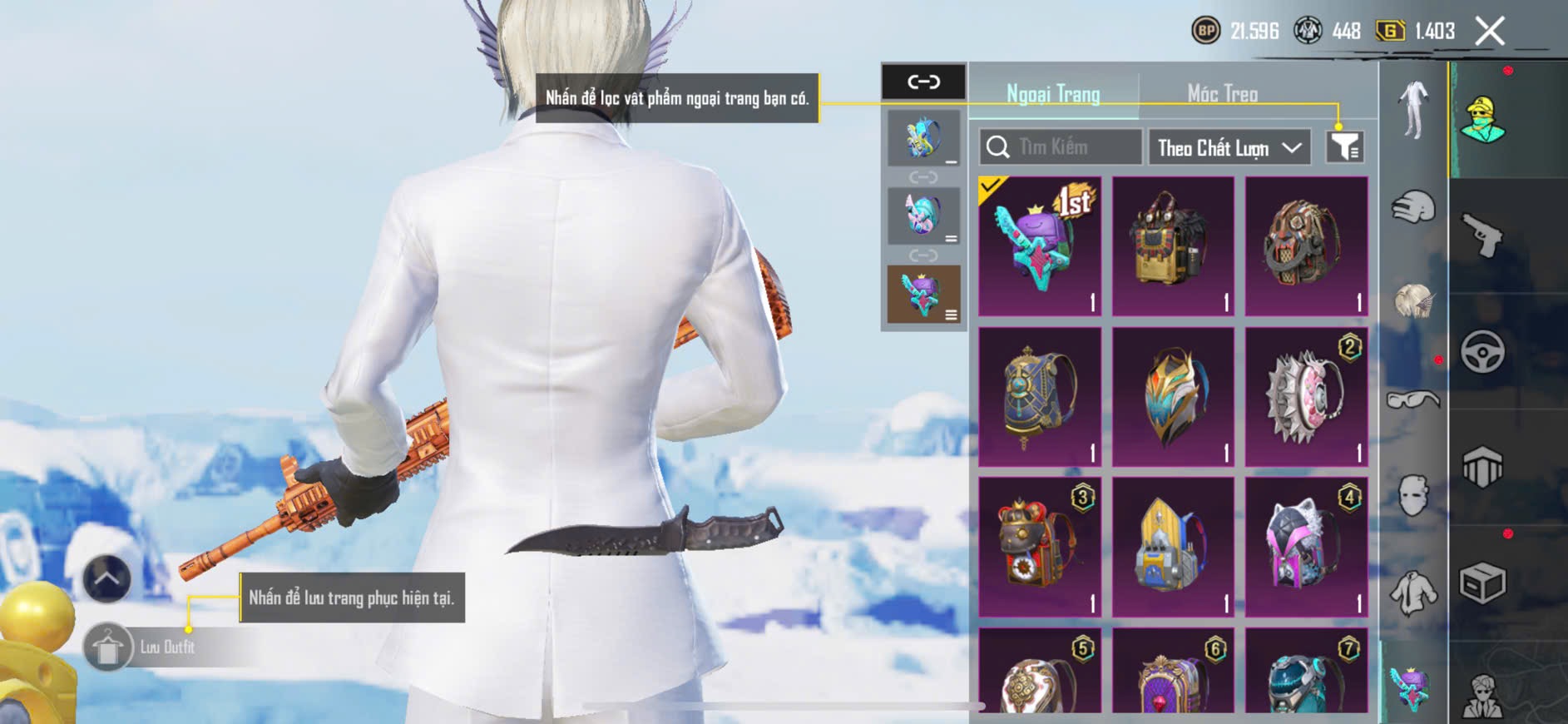Open the helmet category
This screenshot has width=1568, height=724.
point(1413,207)
